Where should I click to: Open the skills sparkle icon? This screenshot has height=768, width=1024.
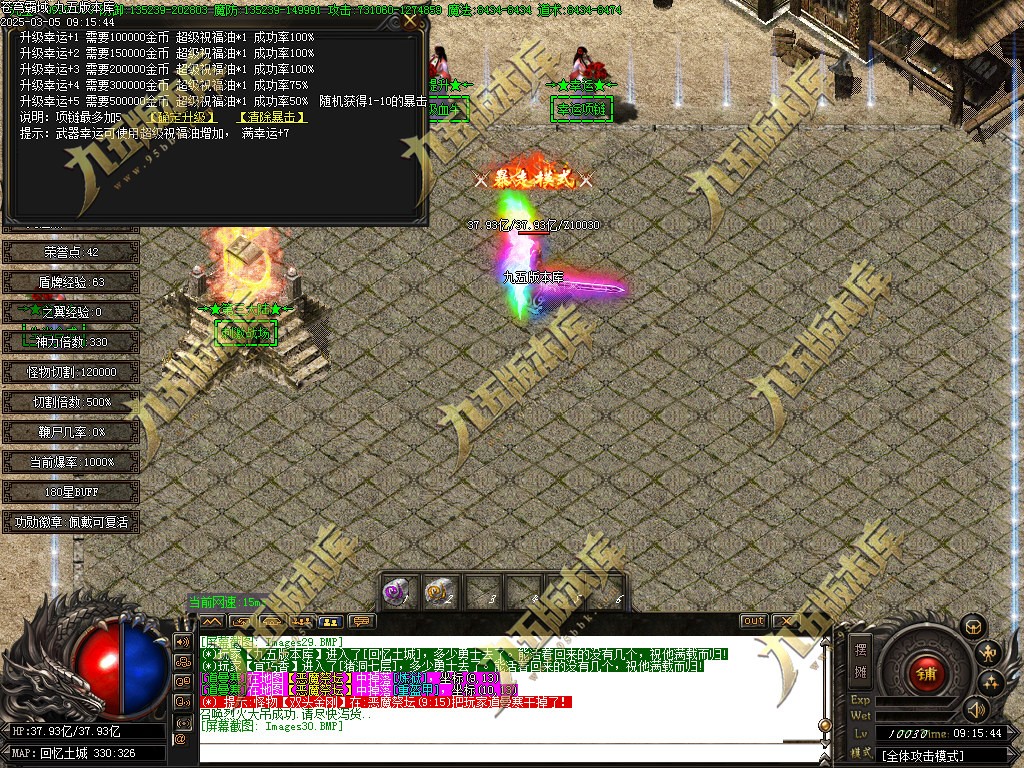pyautogui.click(x=992, y=682)
